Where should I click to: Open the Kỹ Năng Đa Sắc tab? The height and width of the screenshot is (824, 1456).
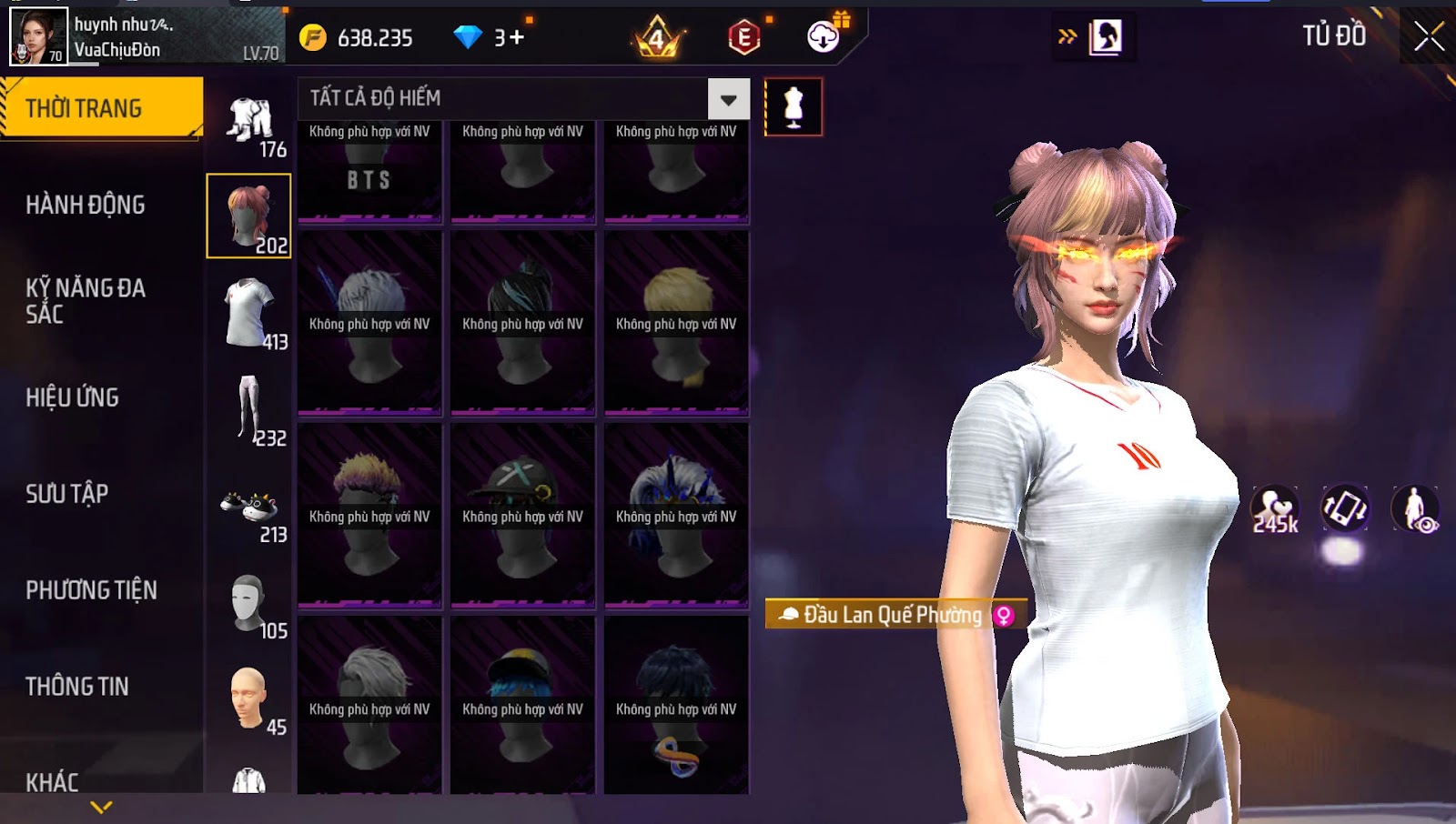coord(86,301)
